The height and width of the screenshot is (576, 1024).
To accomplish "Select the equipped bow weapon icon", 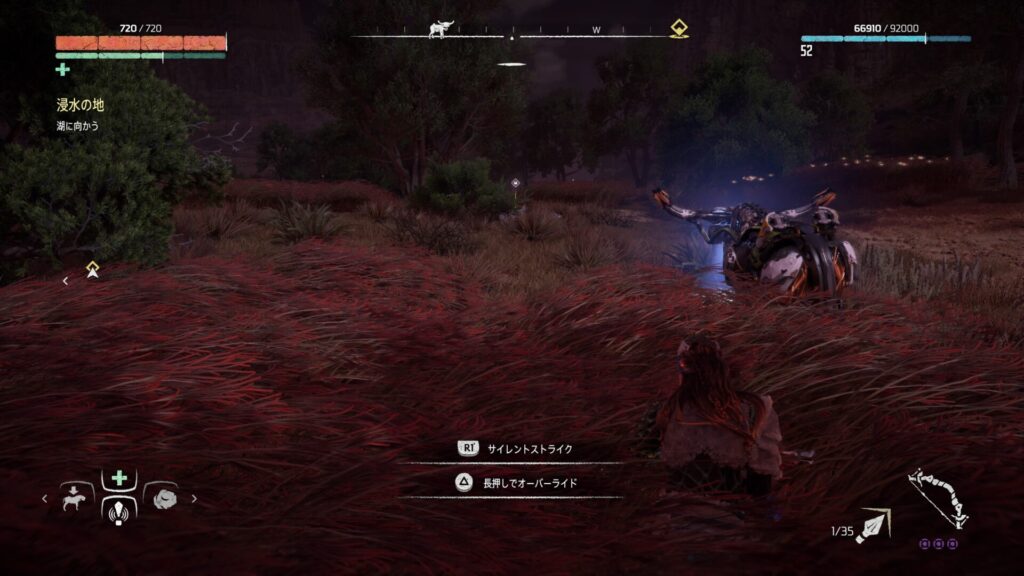I will click(x=937, y=499).
